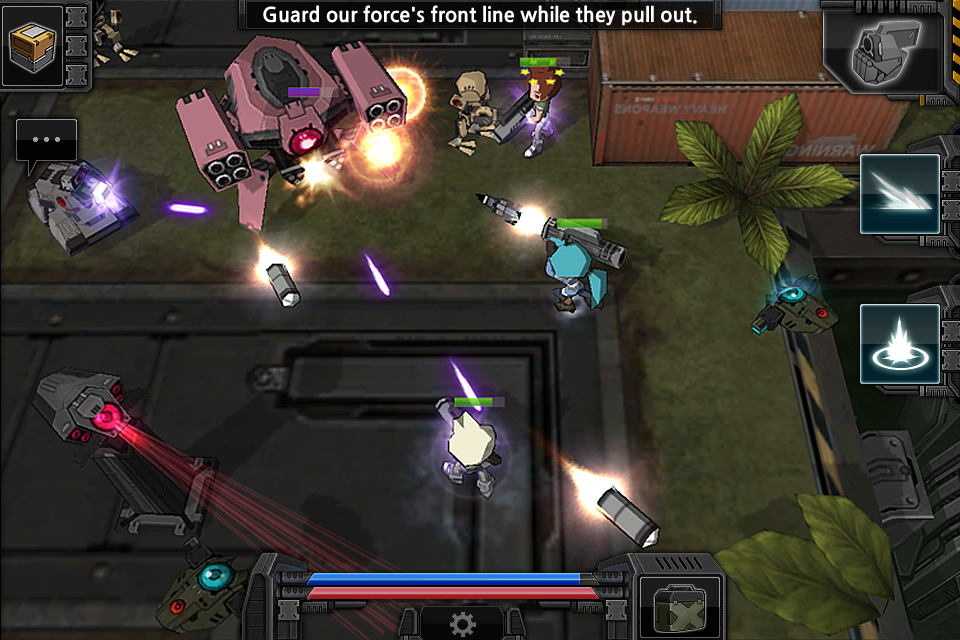Viewport: 960px width, 640px height.
Task: Activate the ground burst skill
Action: point(899,344)
